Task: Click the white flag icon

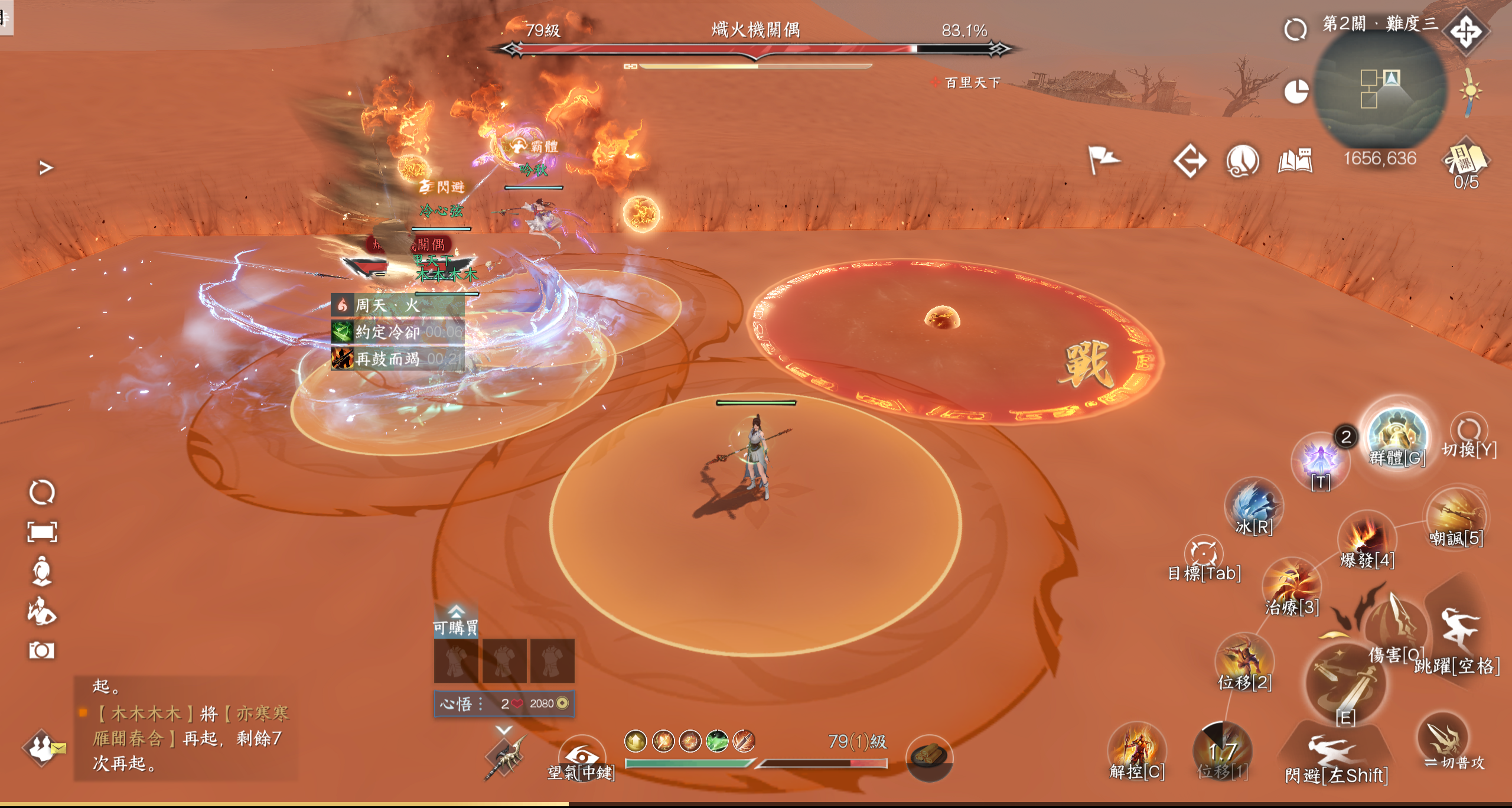Action: click(1102, 159)
